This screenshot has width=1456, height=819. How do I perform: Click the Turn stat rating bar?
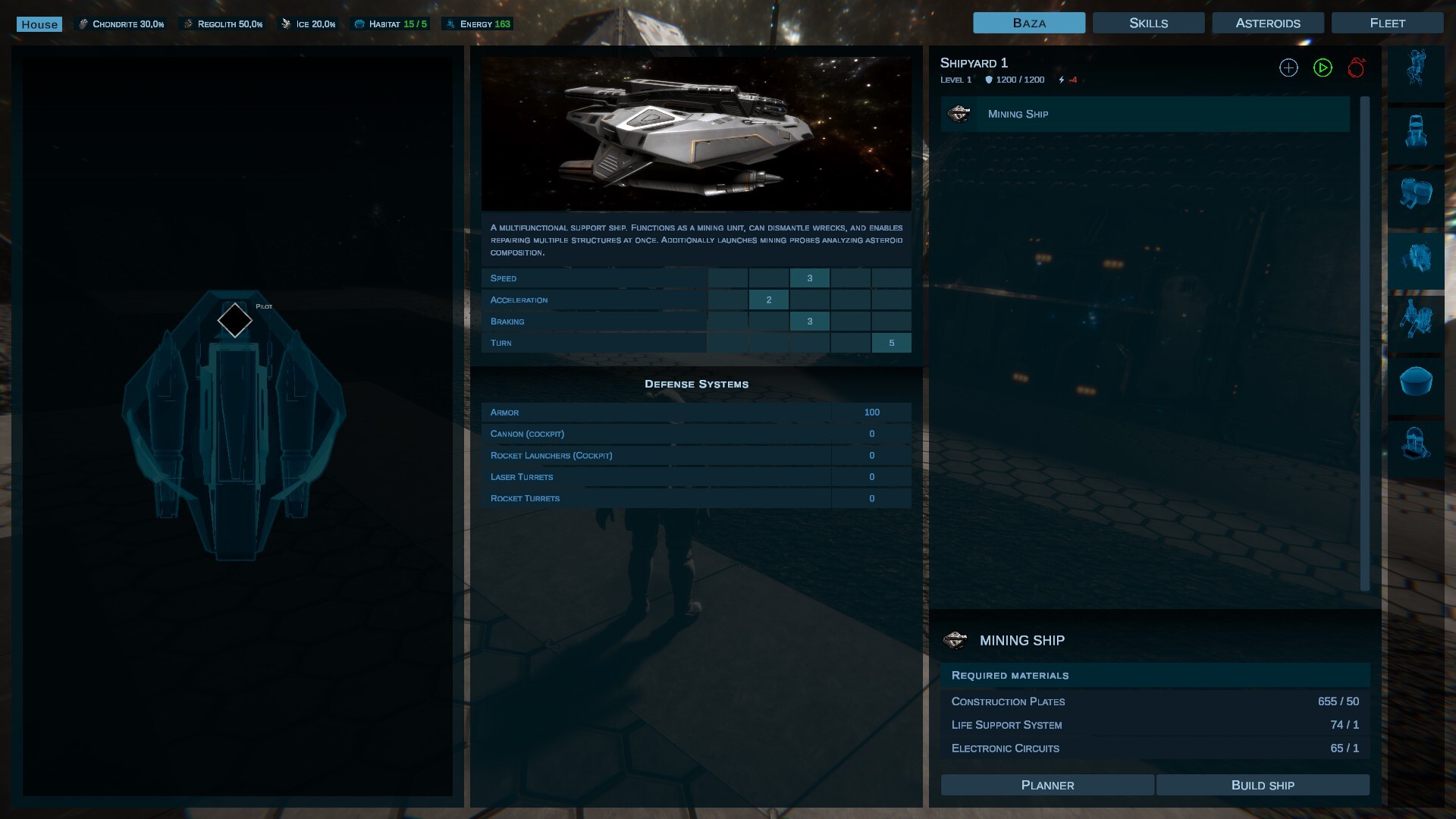pyautogui.click(x=891, y=343)
